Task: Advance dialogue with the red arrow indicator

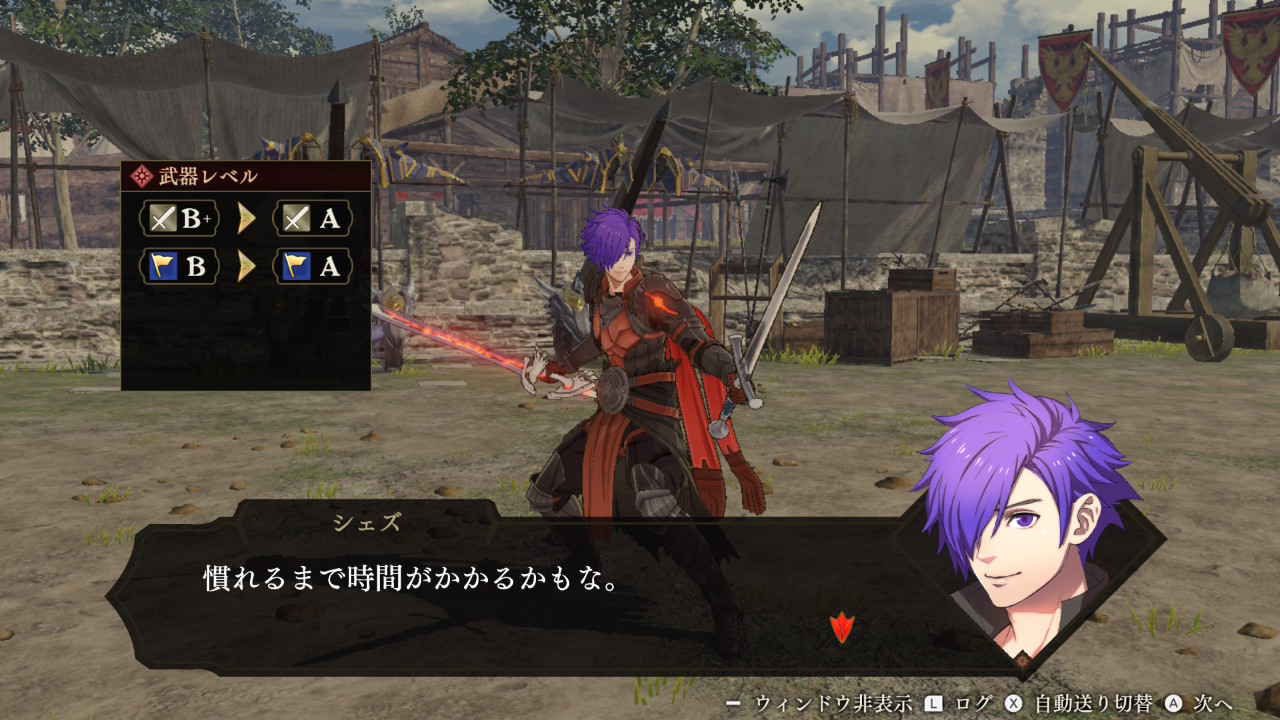Action: (842, 628)
